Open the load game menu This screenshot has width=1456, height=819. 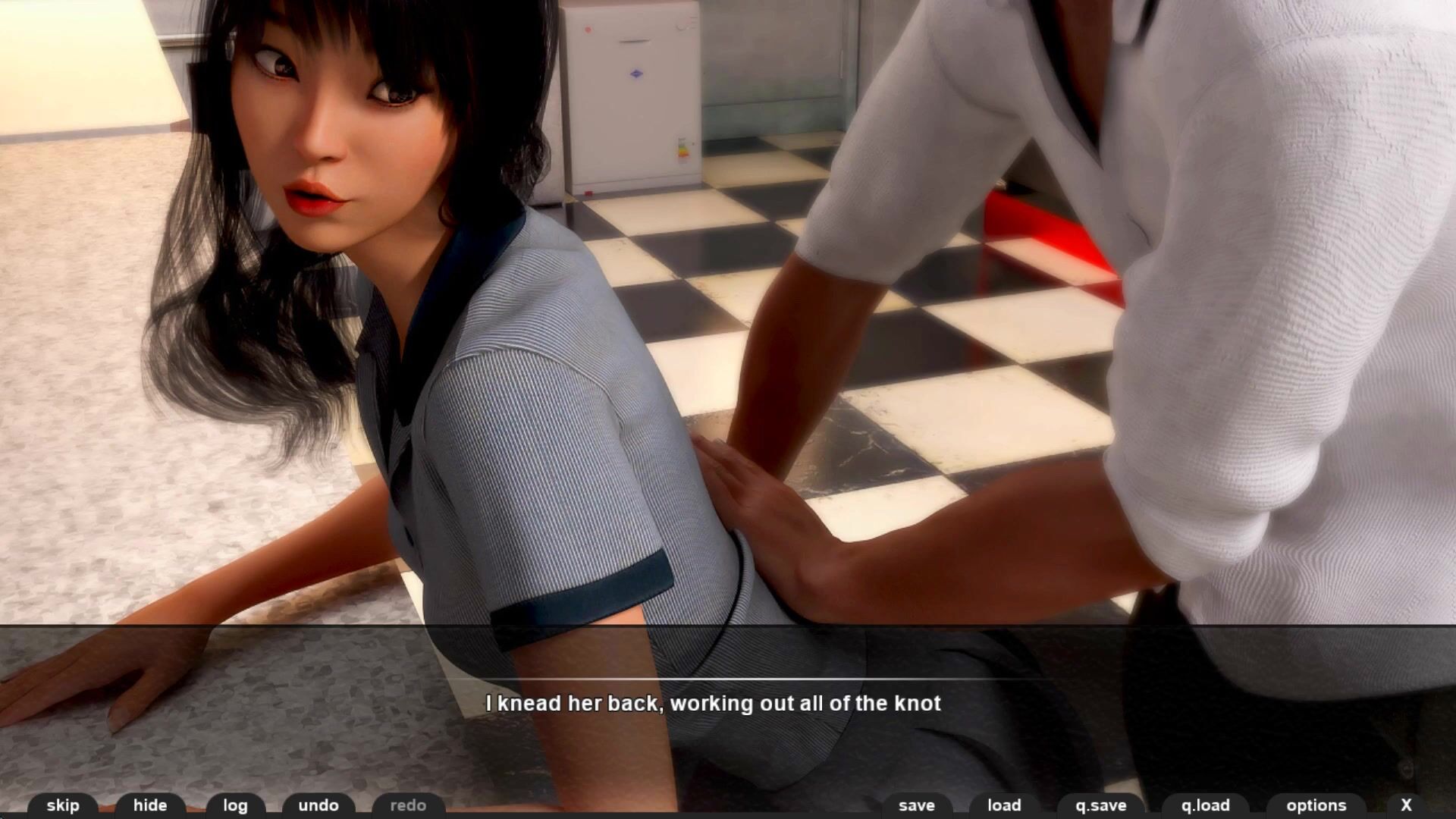pyautogui.click(x=1004, y=805)
